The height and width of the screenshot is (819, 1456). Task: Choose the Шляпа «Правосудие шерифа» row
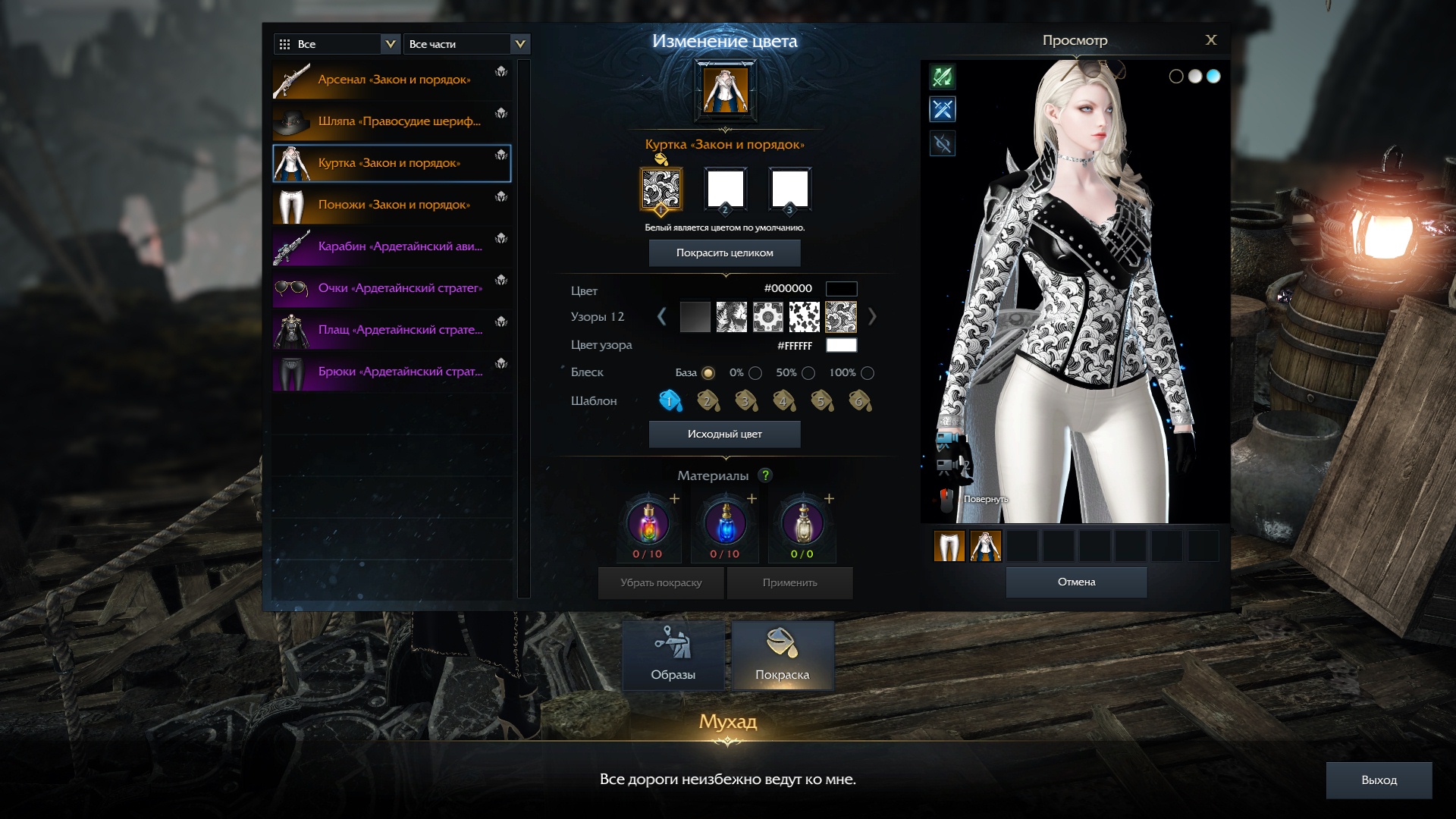(x=391, y=121)
